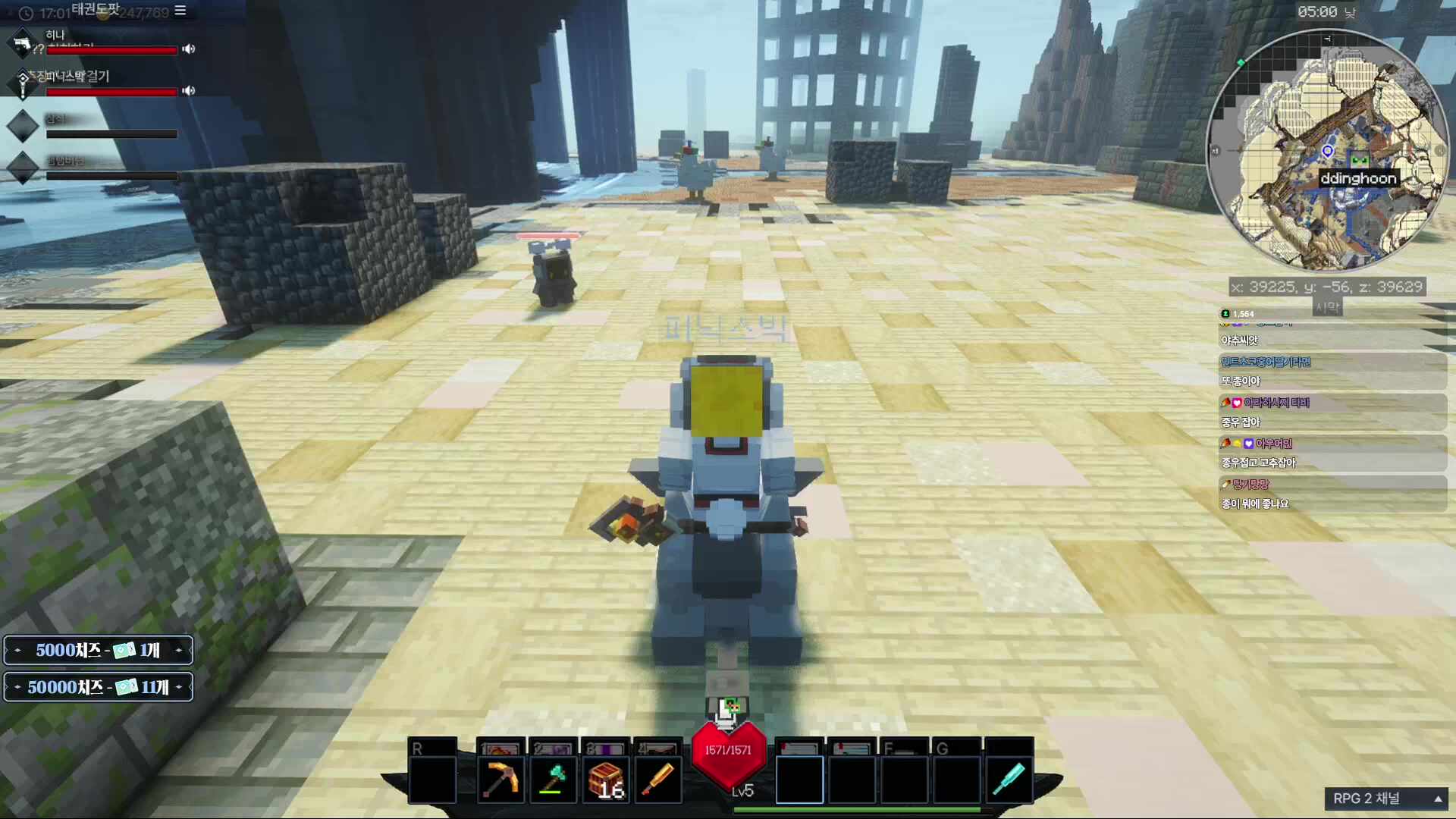Toggle the speaker icon on 히나's bar
This screenshot has height=819, width=1456.
189,49
